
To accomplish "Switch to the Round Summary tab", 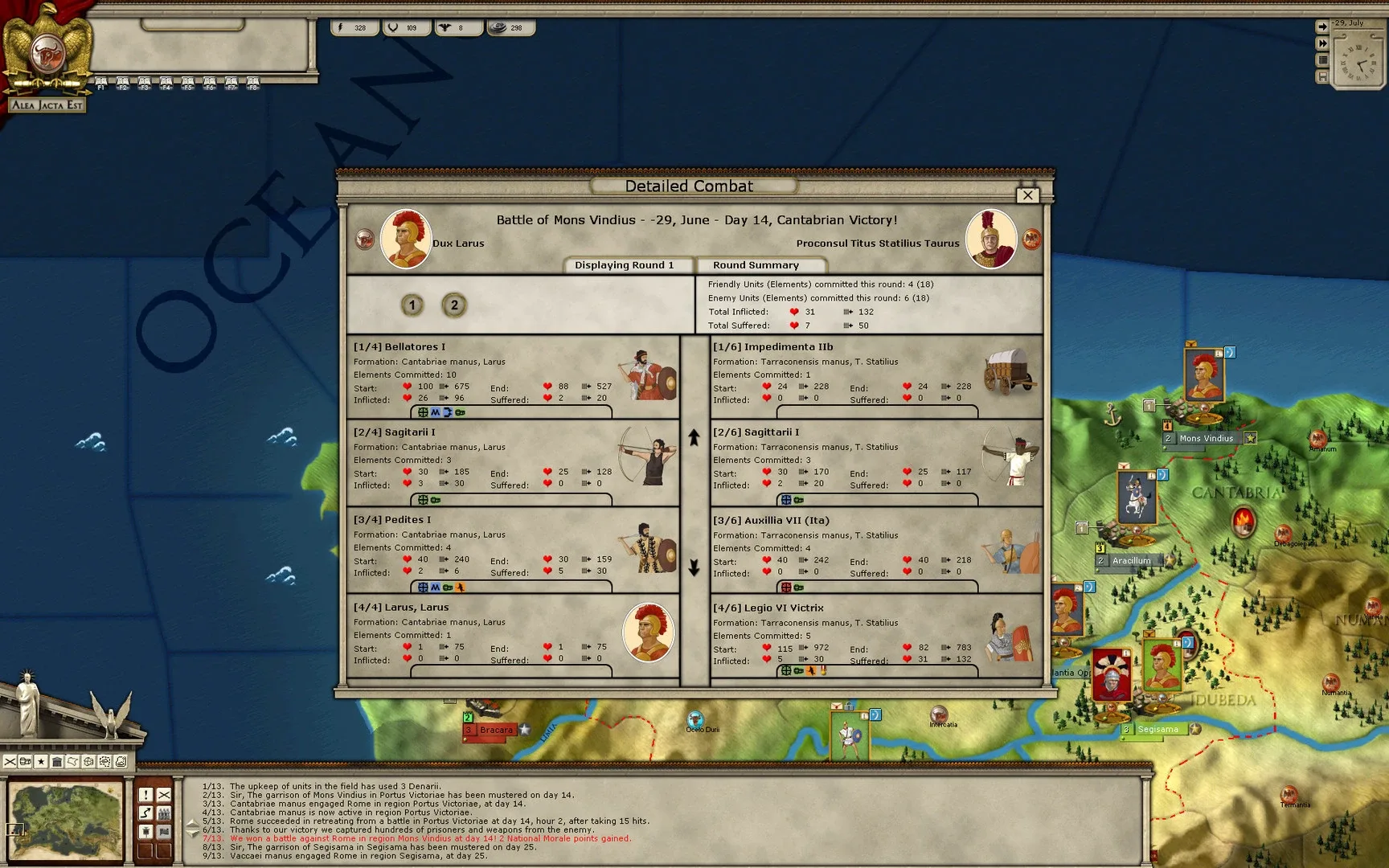I will pos(756,265).
